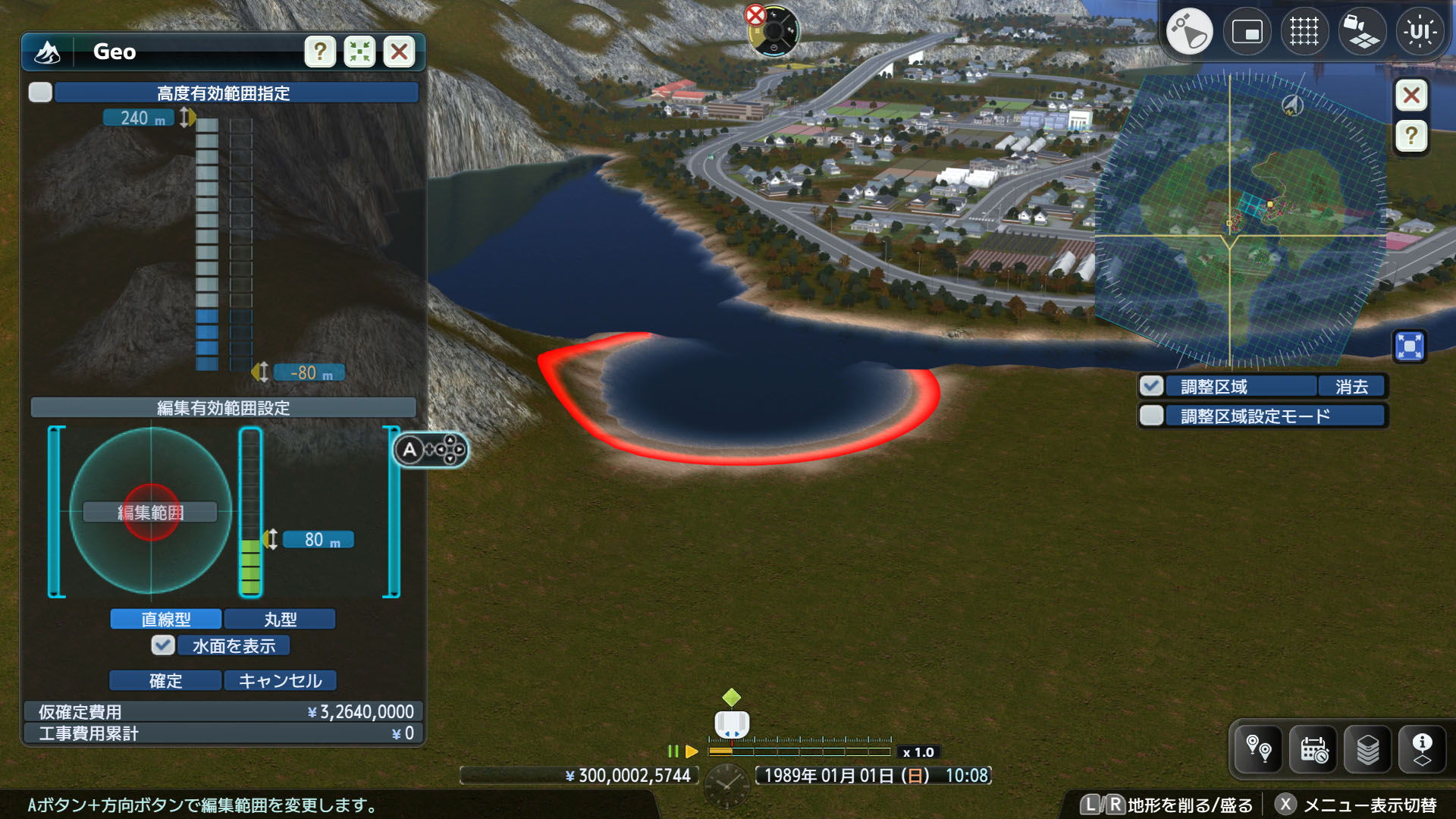Toggle the 高度有効範囲指定 checkbox
1456x819 pixels.
pyautogui.click(x=40, y=93)
